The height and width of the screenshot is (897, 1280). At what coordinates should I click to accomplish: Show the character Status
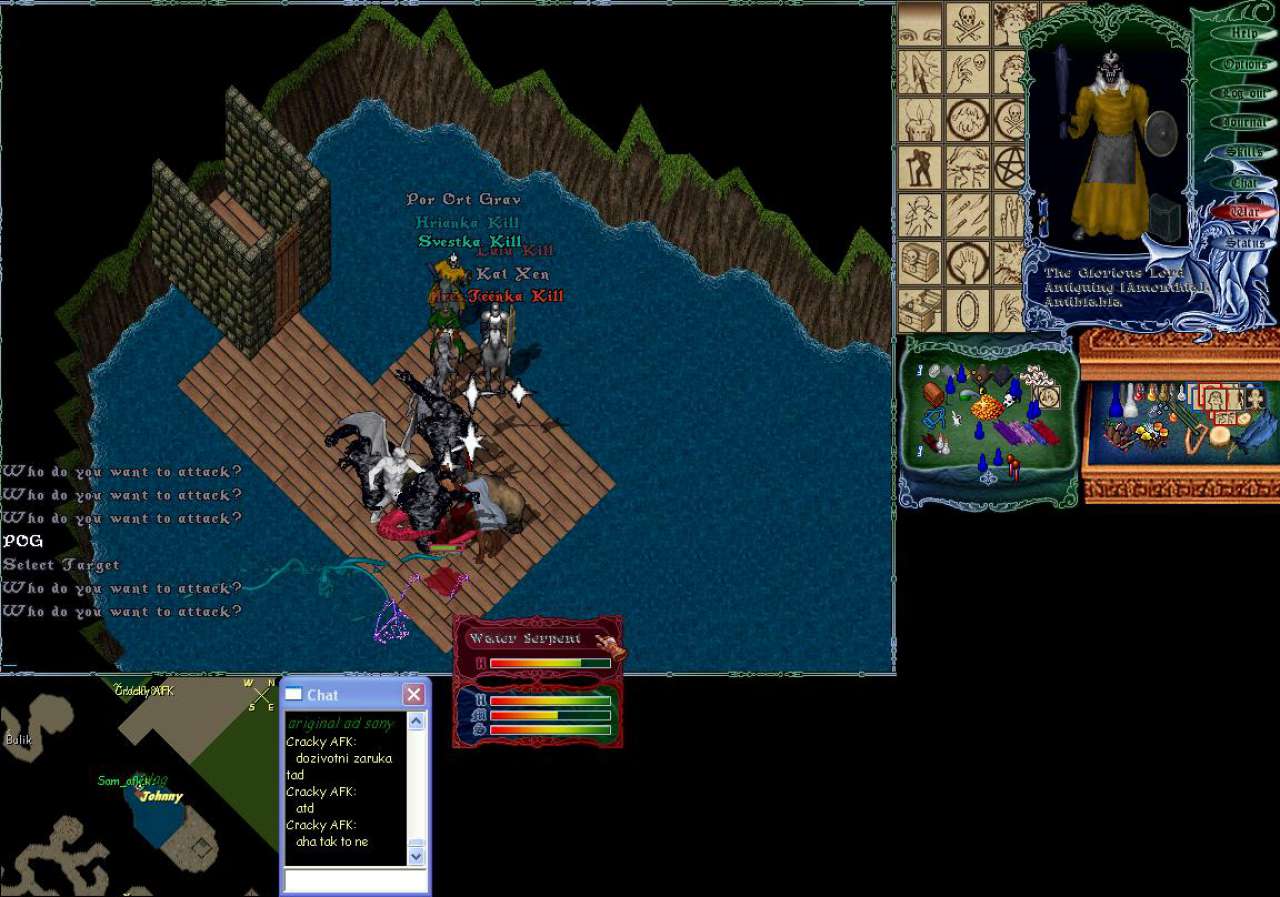[1244, 242]
